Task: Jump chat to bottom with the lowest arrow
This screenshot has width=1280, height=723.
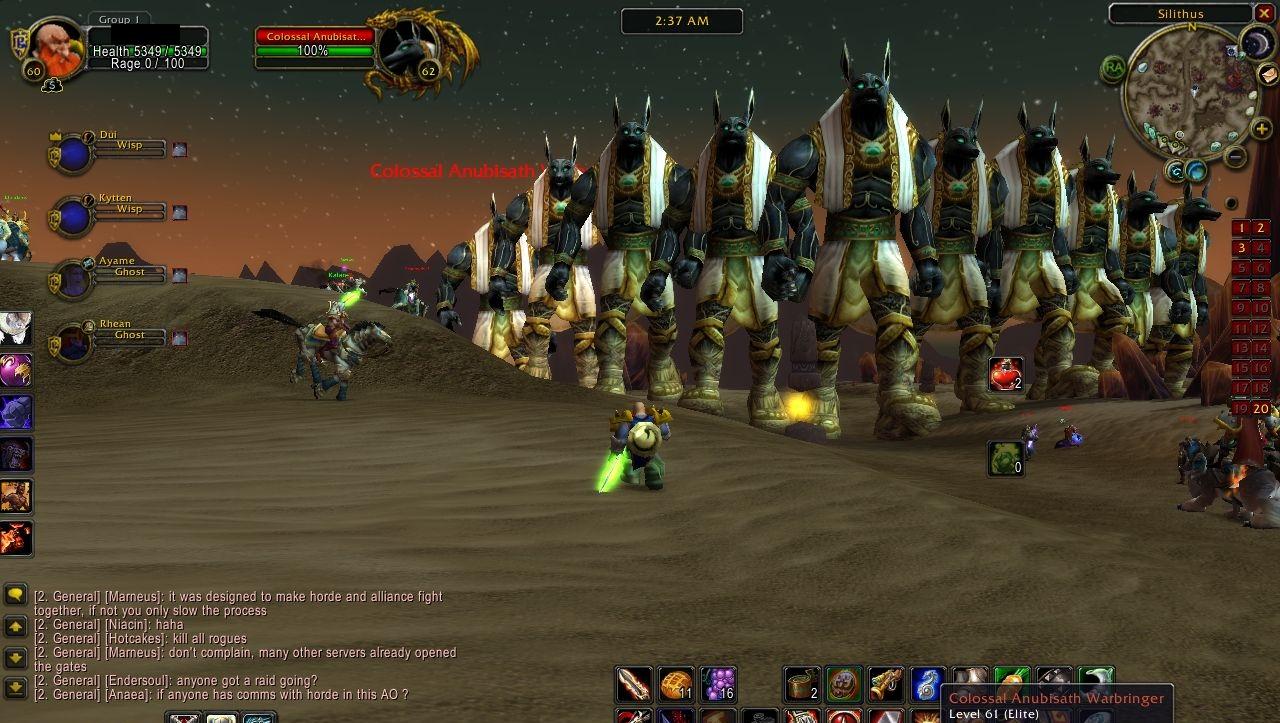Action: (15, 687)
